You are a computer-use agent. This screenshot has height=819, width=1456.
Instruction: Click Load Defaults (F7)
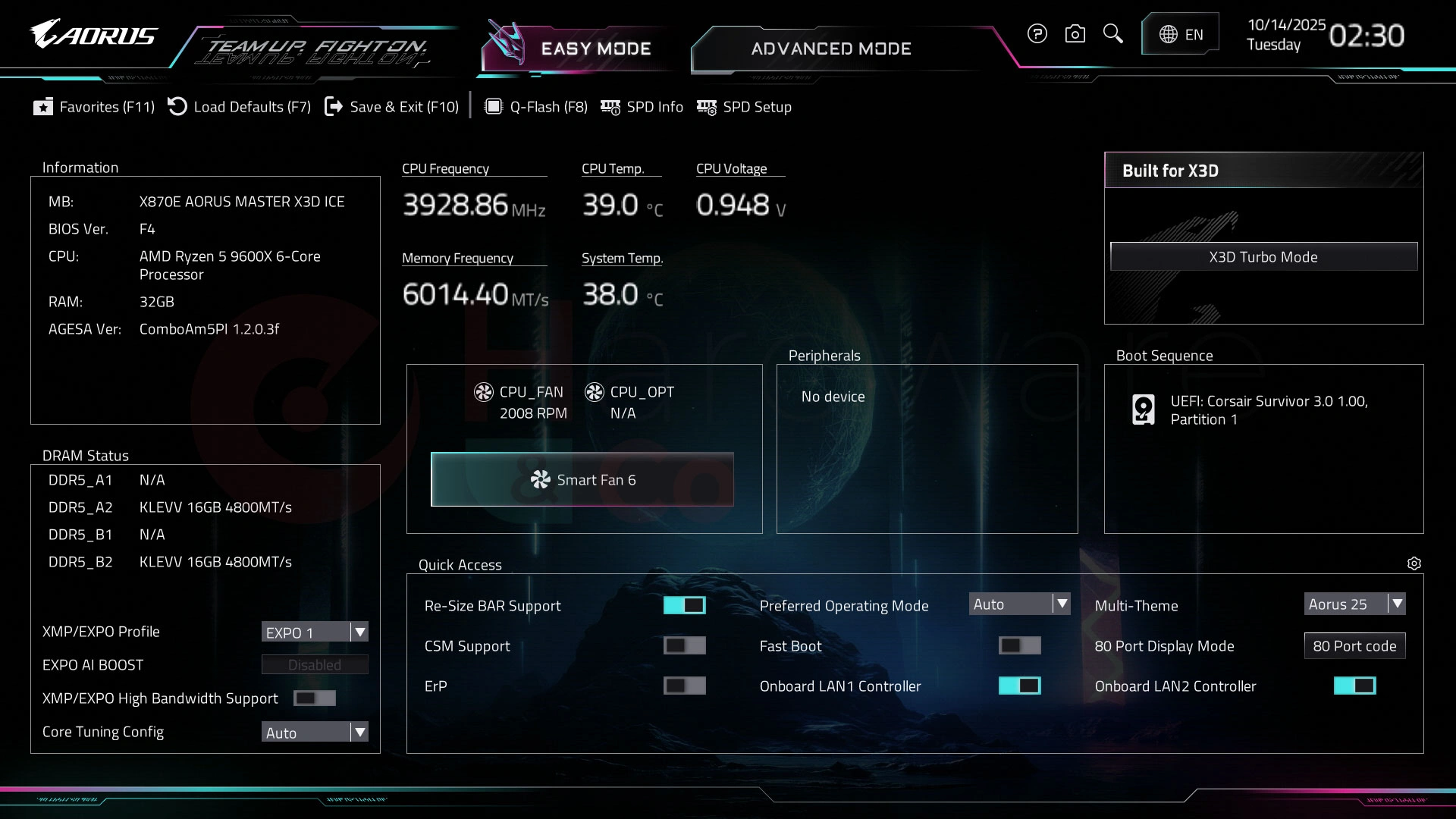[x=240, y=107]
